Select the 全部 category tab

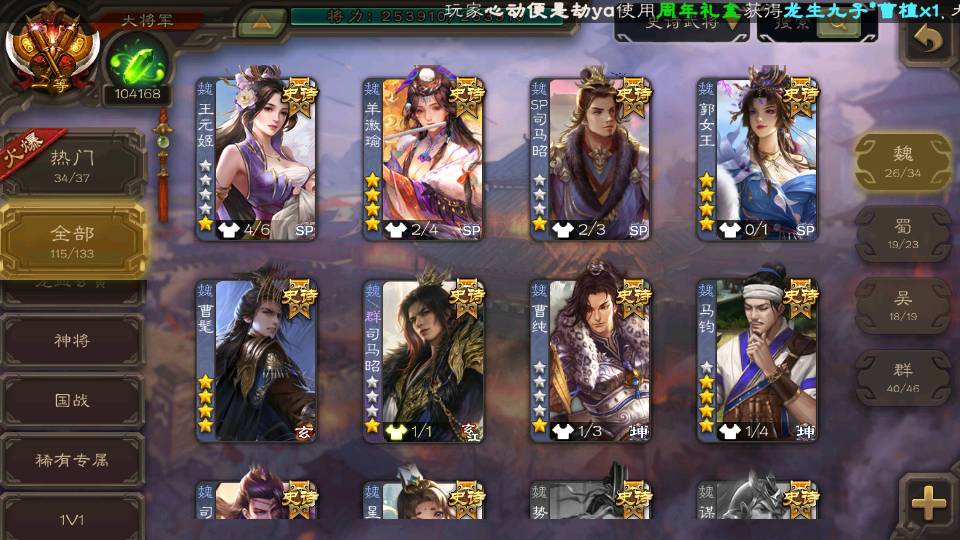point(73,240)
